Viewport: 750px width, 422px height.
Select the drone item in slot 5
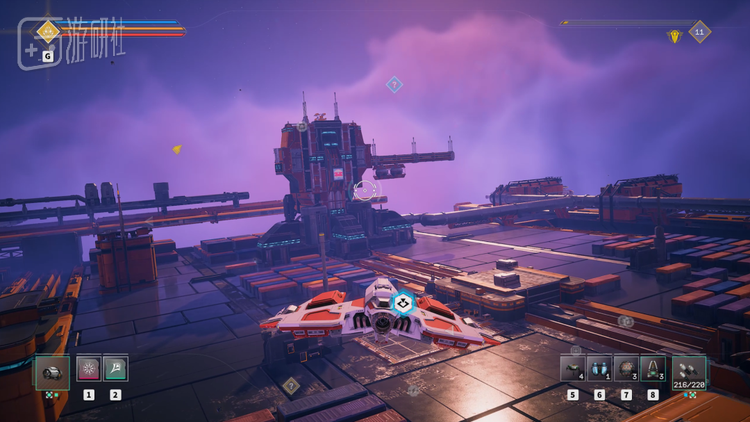click(x=572, y=369)
